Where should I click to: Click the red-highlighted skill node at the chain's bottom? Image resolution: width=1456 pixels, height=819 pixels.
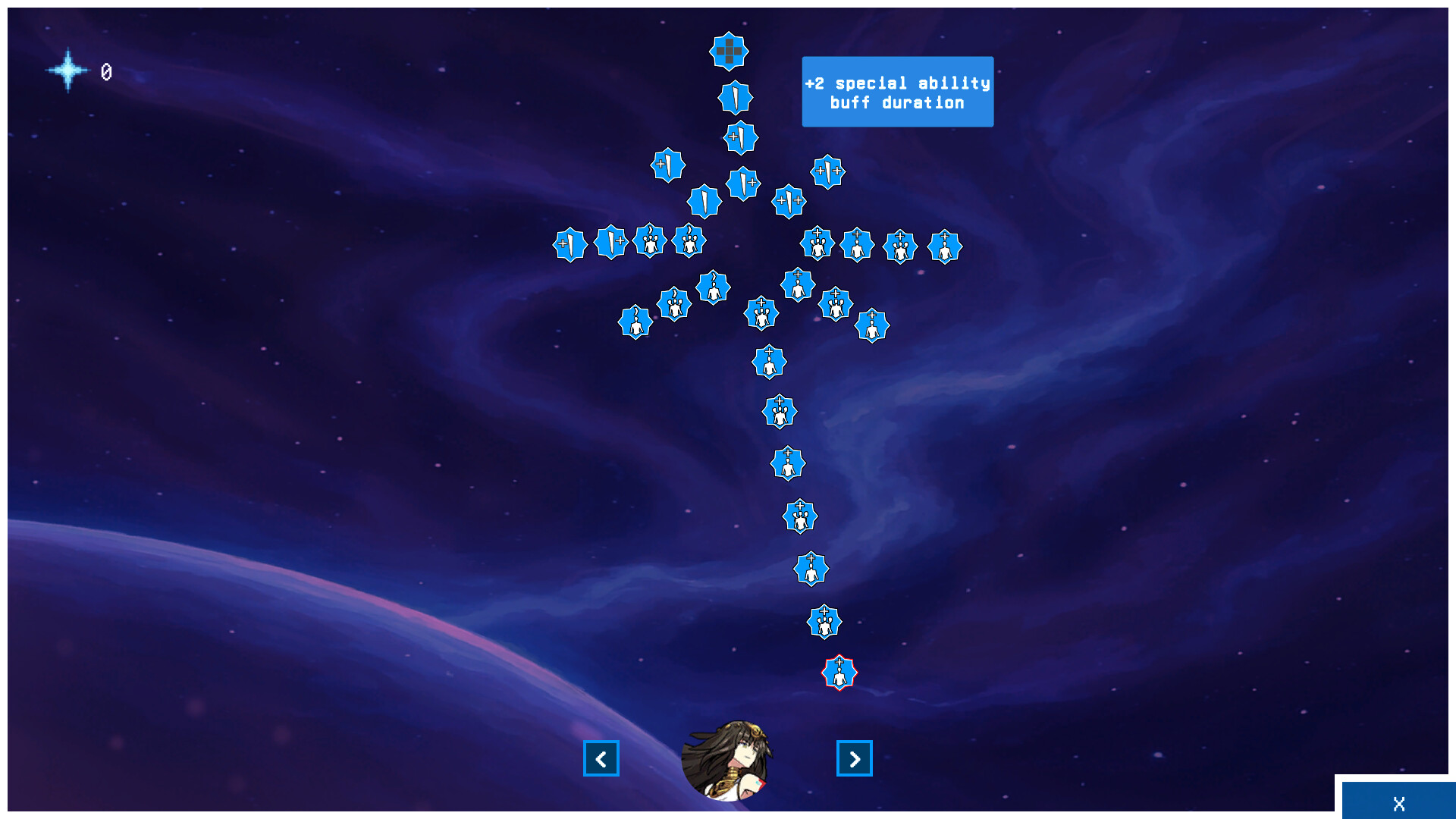tap(839, 673)
